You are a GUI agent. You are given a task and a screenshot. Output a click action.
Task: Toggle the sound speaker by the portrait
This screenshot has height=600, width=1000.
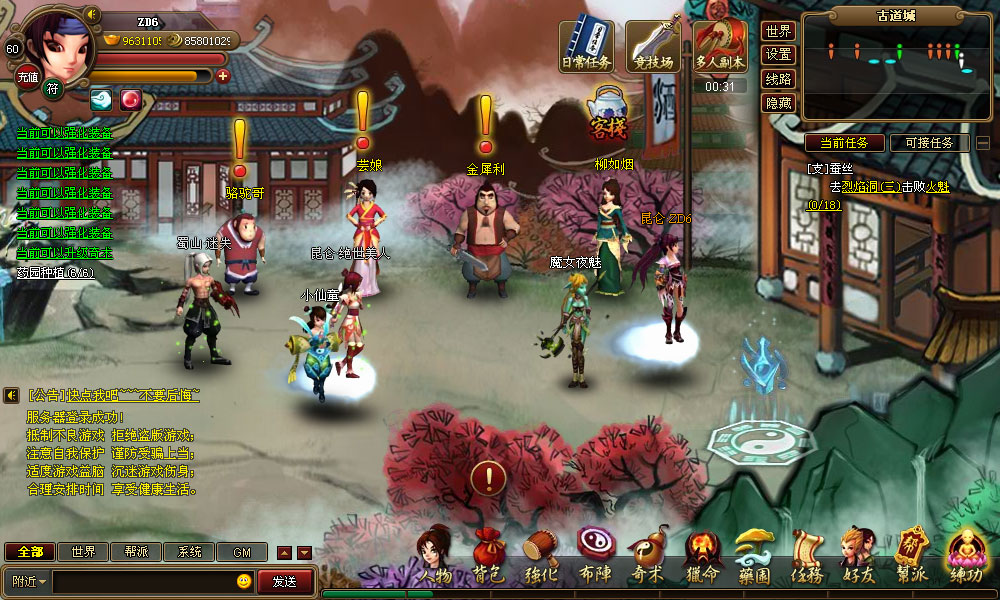[92, 14]
